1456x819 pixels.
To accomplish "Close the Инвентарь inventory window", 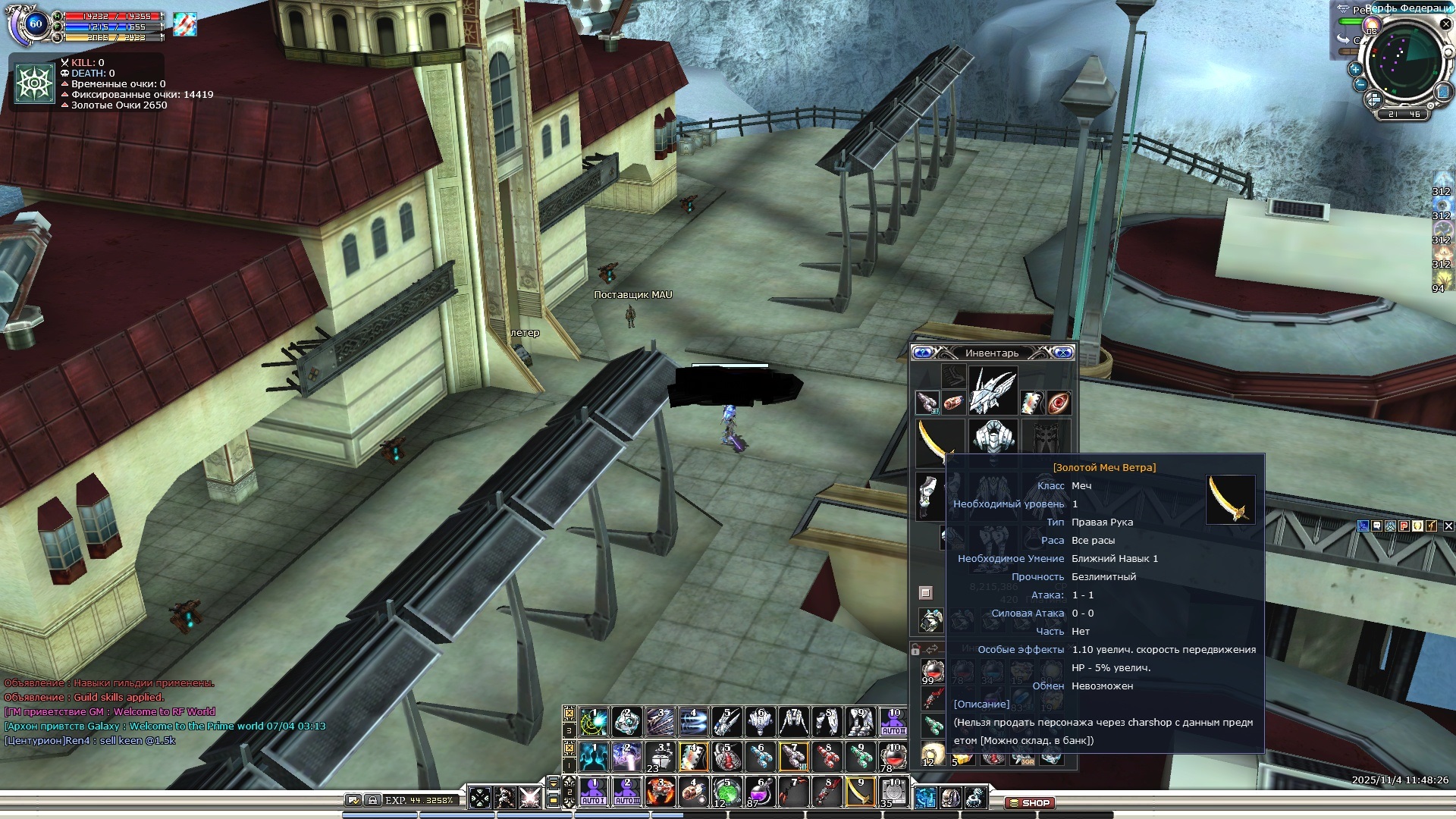I will pos(1063,353).
